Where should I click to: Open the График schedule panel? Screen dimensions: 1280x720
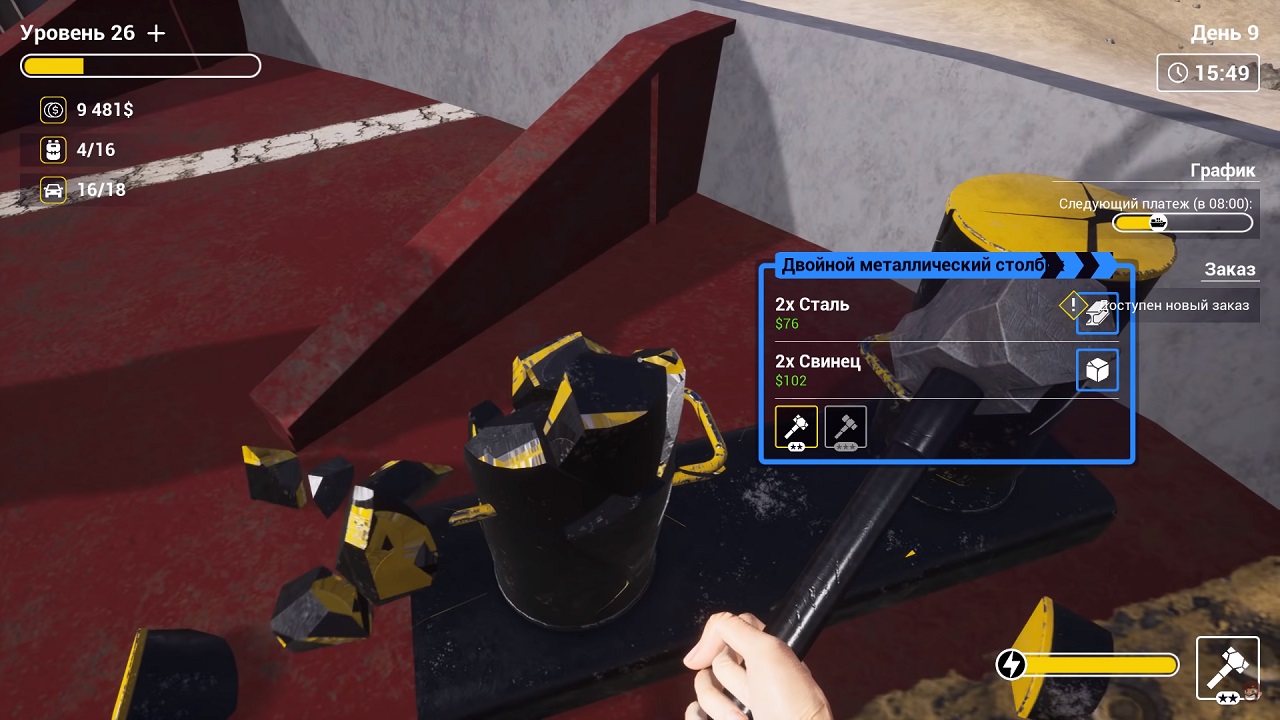coord(1222,170)
